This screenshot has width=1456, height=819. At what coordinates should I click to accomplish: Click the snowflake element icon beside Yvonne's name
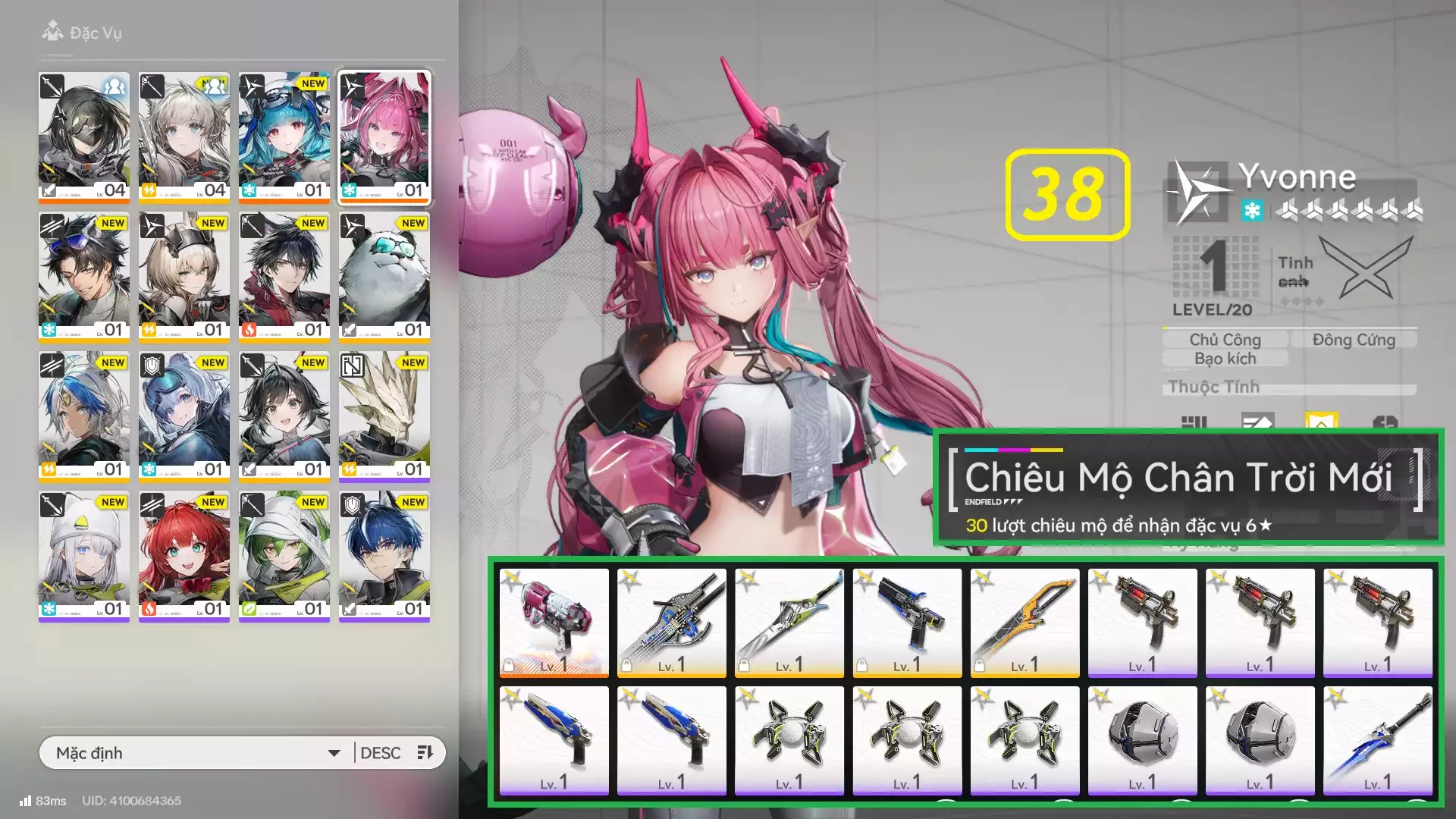coord(1253,211)
